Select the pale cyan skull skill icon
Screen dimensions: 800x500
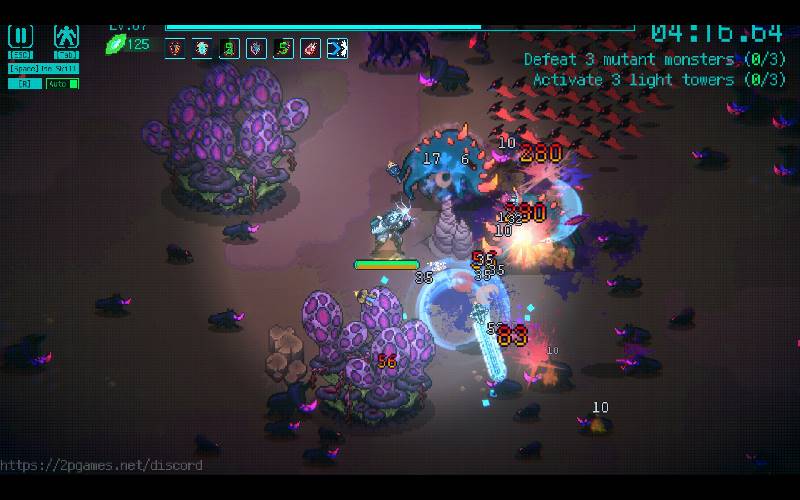(x=203, y=47)
